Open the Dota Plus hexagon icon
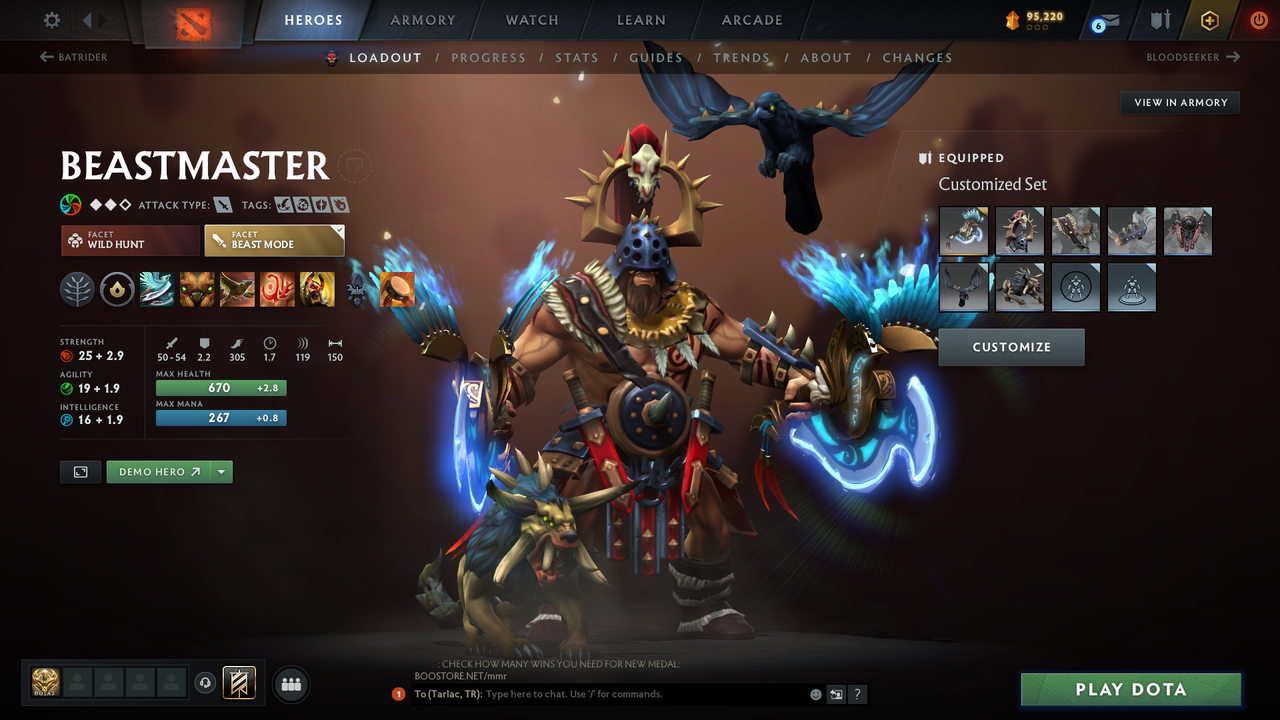 (x=1209, y=19)
